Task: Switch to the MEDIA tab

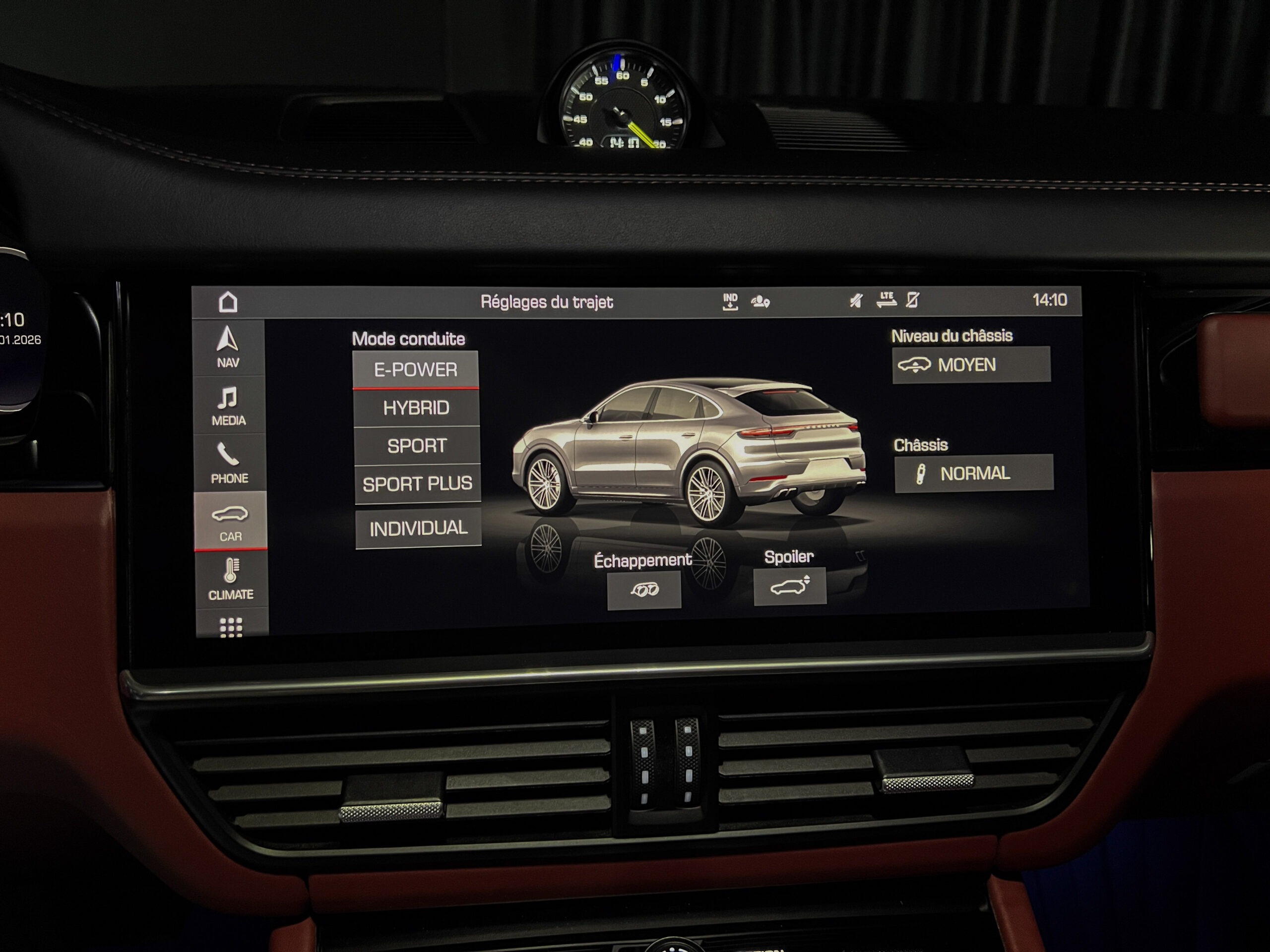Action: (229, 406)
